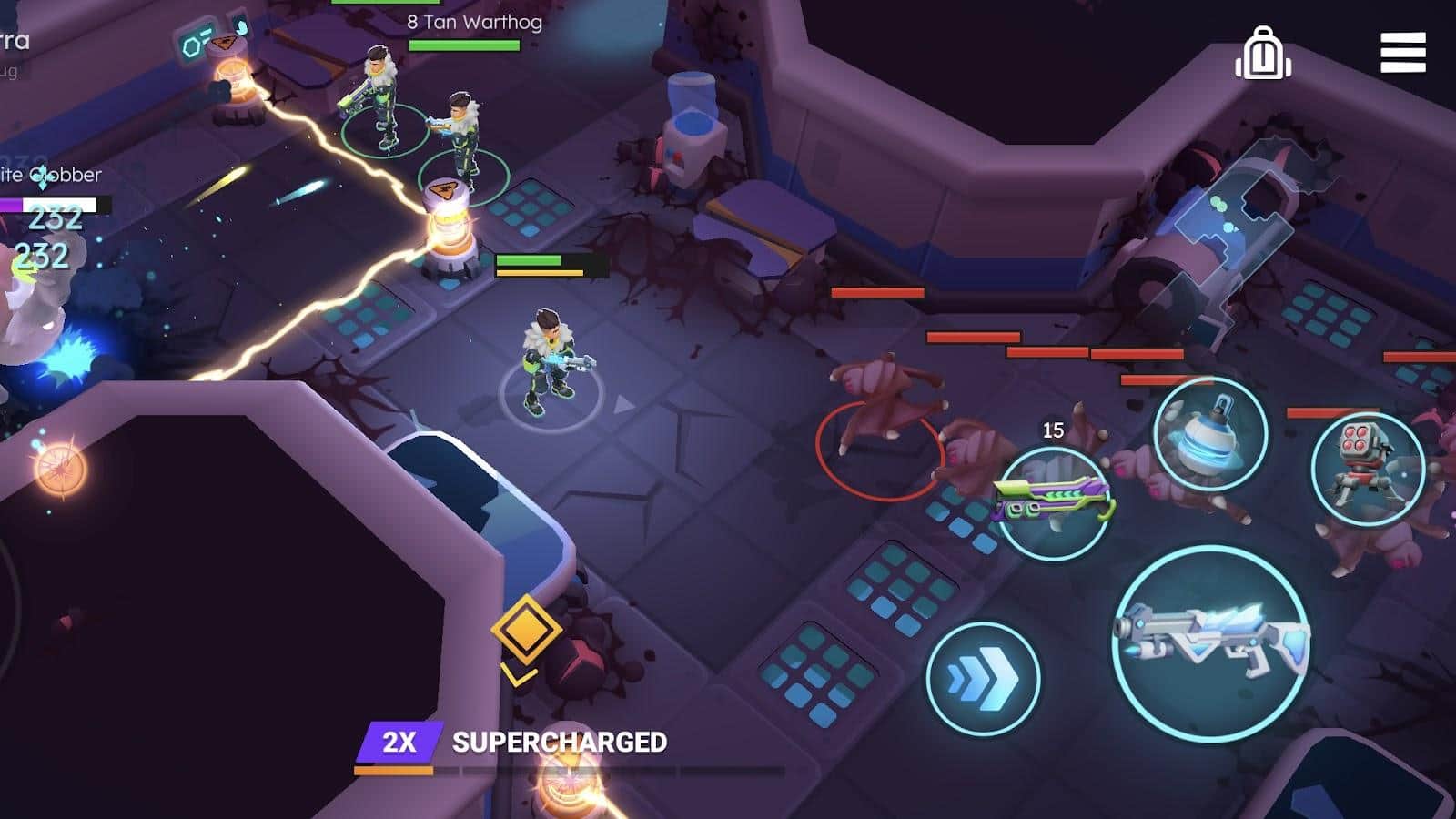Activate the dash chevron ability
The image size is (1456, 819).
coord(983,679)
